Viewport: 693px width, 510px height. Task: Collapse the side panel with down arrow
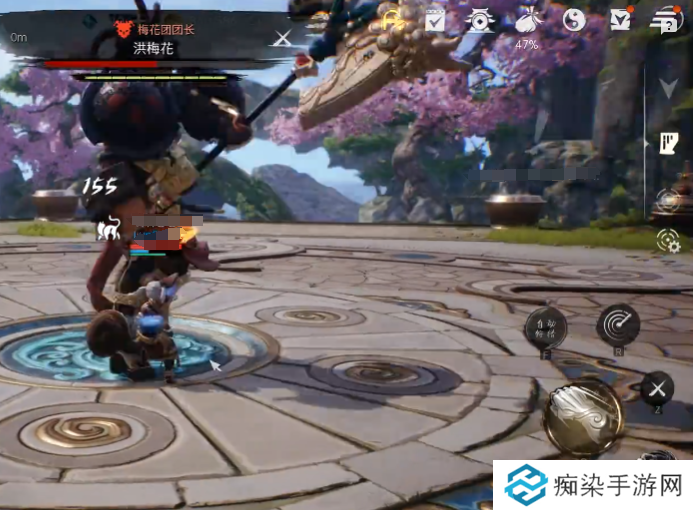[x=668, y=88]
